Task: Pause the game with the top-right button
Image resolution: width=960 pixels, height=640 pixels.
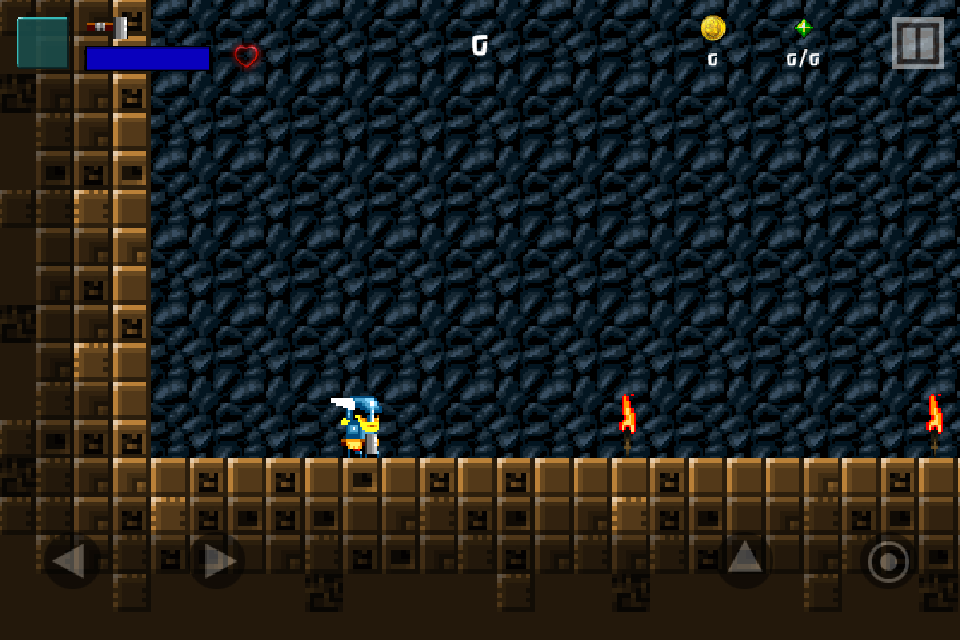Action: (x=917, y=43)
